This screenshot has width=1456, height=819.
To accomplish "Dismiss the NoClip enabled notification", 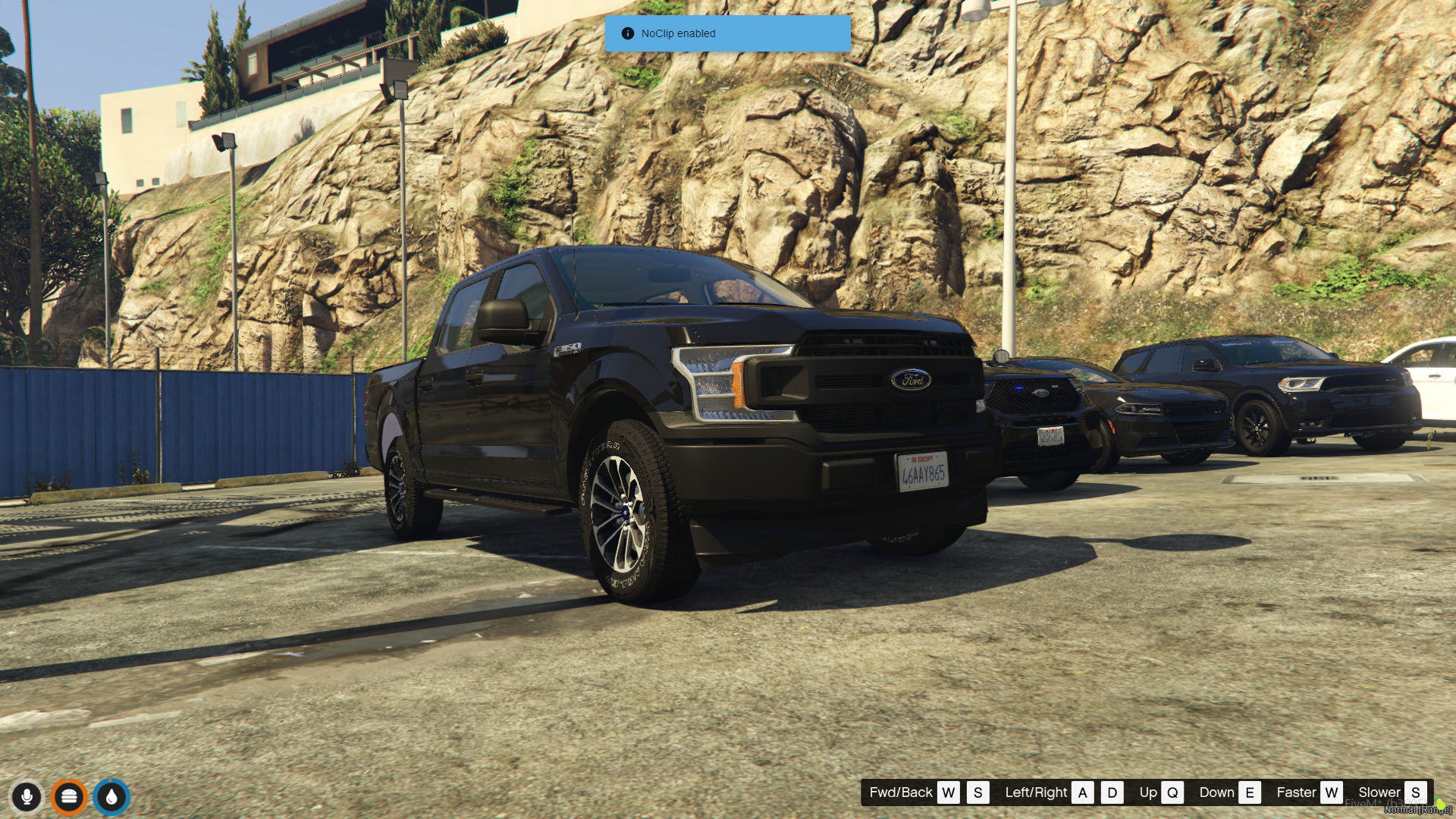I will (x=726, y=33).
